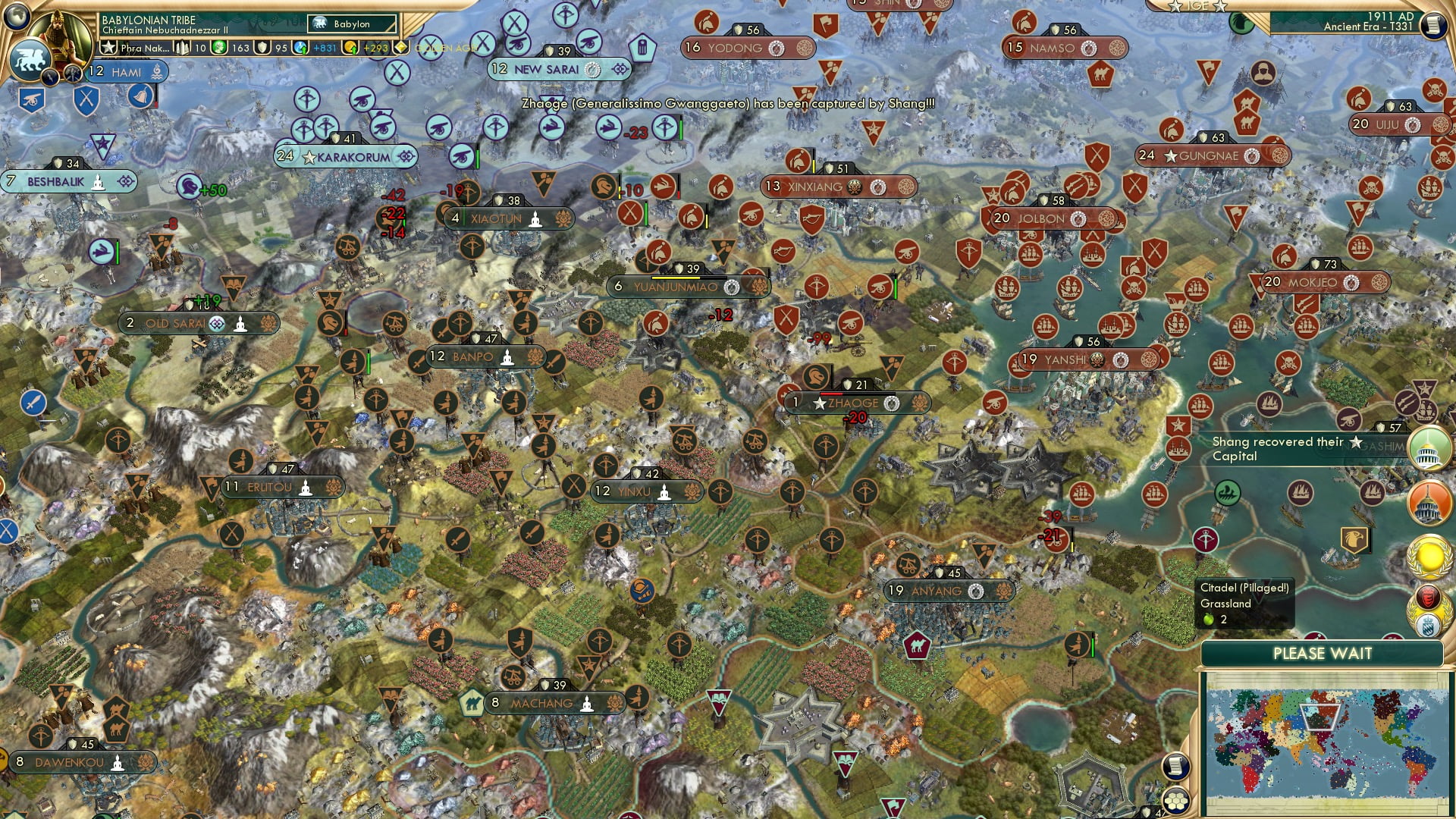Screen dimensions: 1456x819
Task: Open the hex grid map options button
Action: point(1176,801)
